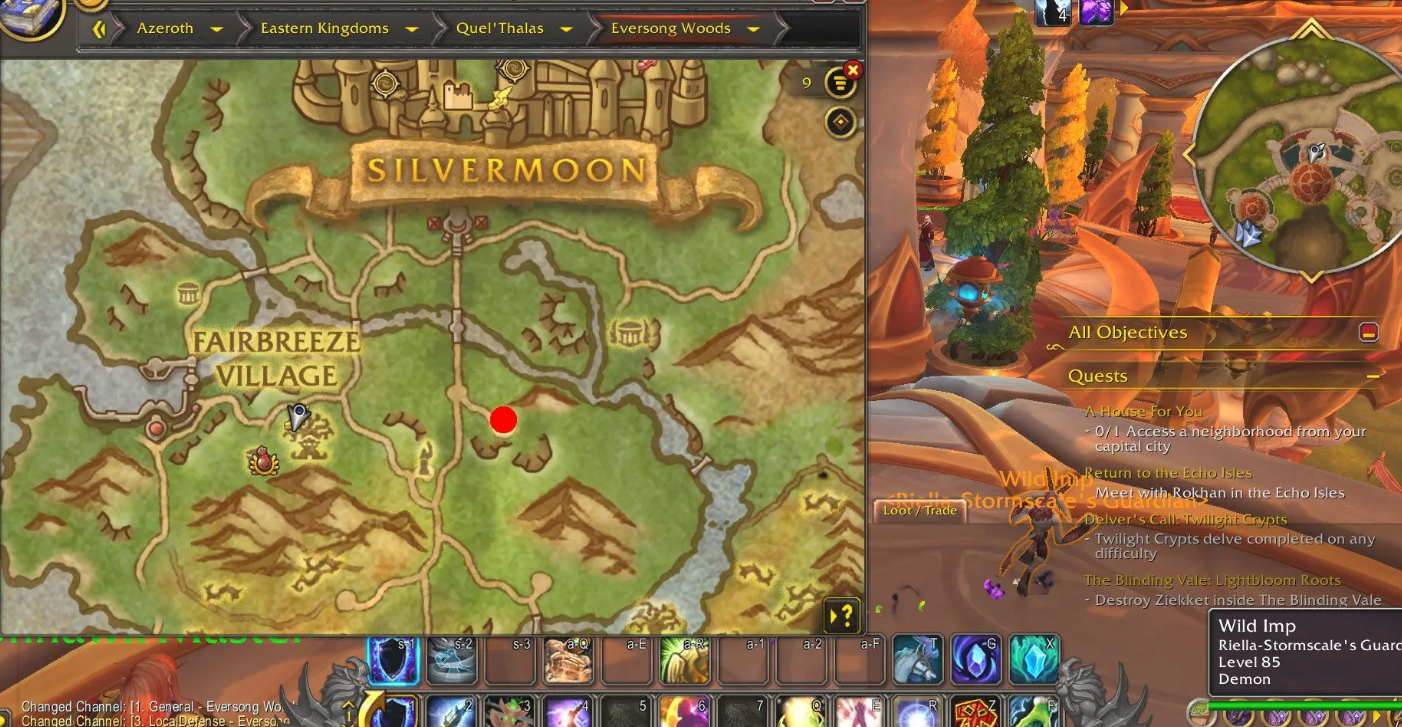This screenshot has width=1402, height=727.
Task: Collapse the Quests section header
Action: coord(1374,376)
